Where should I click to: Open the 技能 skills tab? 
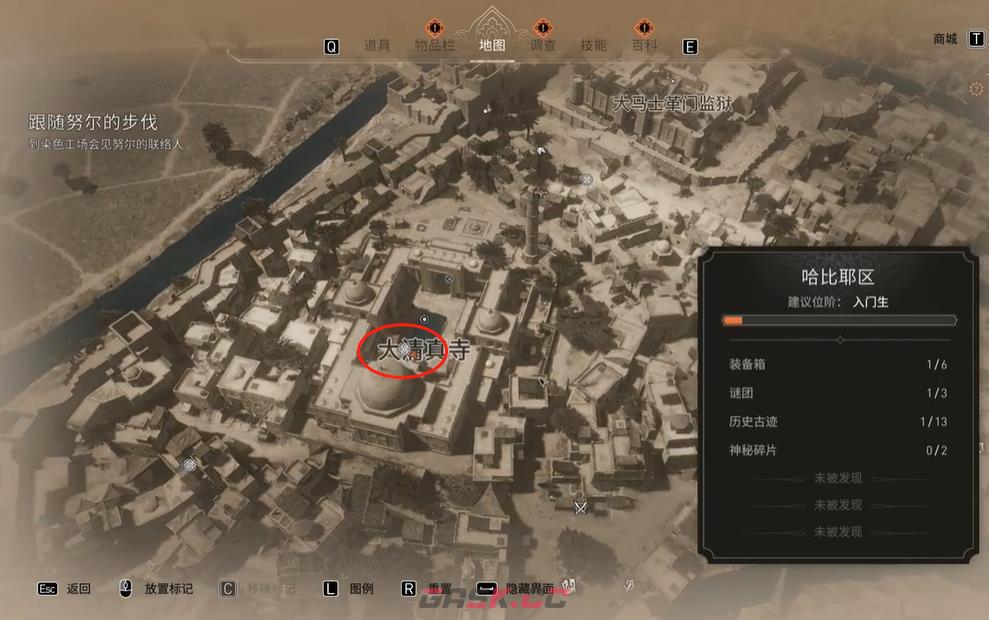594,45
